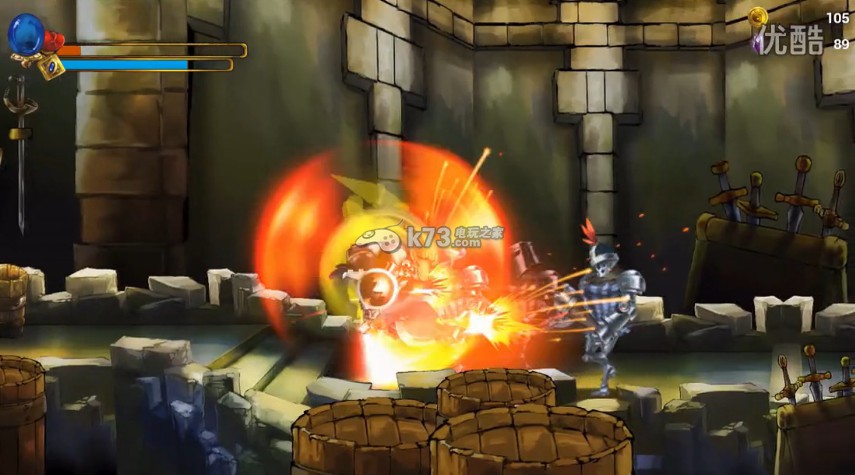Click the gold coin currency icon

click(x=758, y=17)
